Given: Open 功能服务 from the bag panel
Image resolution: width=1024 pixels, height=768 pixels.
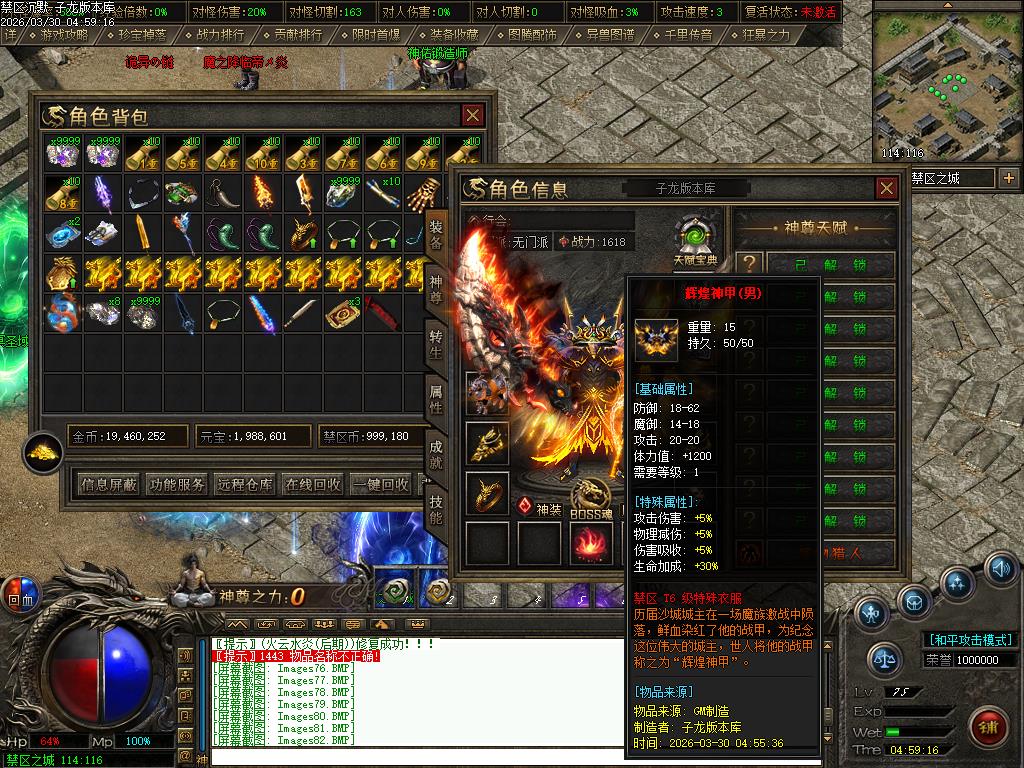Looking at the screenshot, I should (x=177, y=484).
